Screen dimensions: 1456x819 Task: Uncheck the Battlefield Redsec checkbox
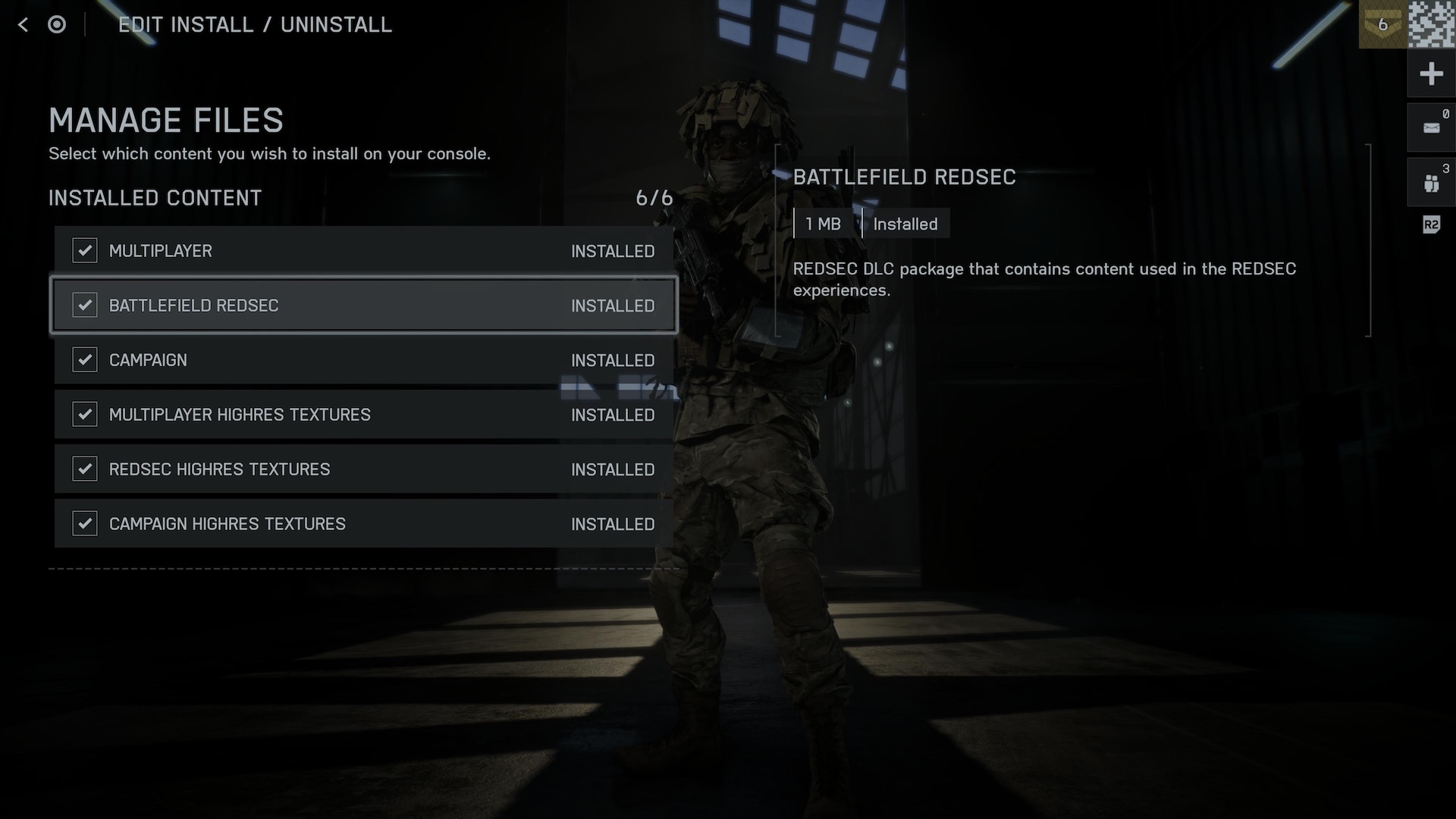(x=84, y=306)
